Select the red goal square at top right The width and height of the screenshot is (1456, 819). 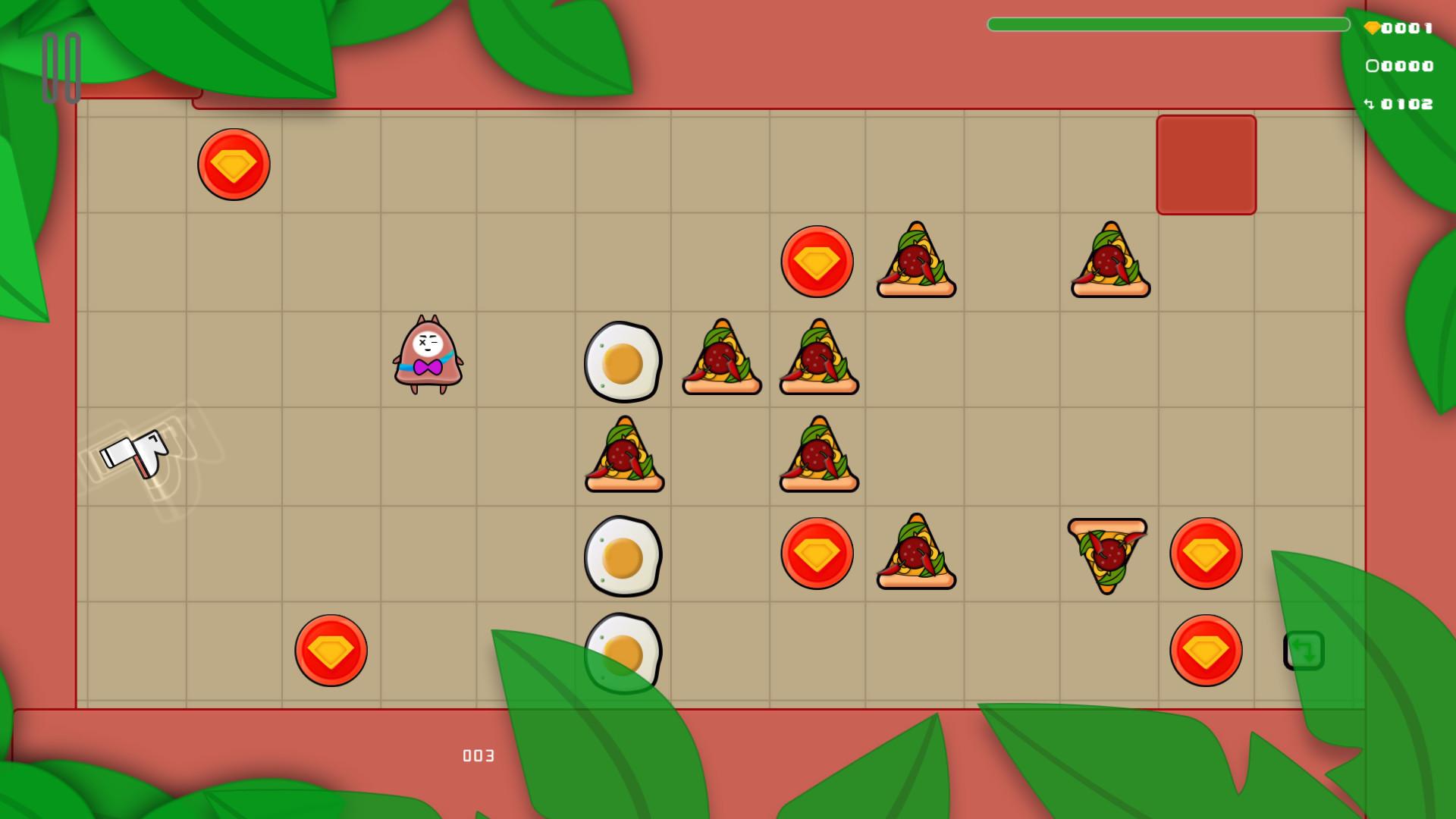tap(1206, 162)
